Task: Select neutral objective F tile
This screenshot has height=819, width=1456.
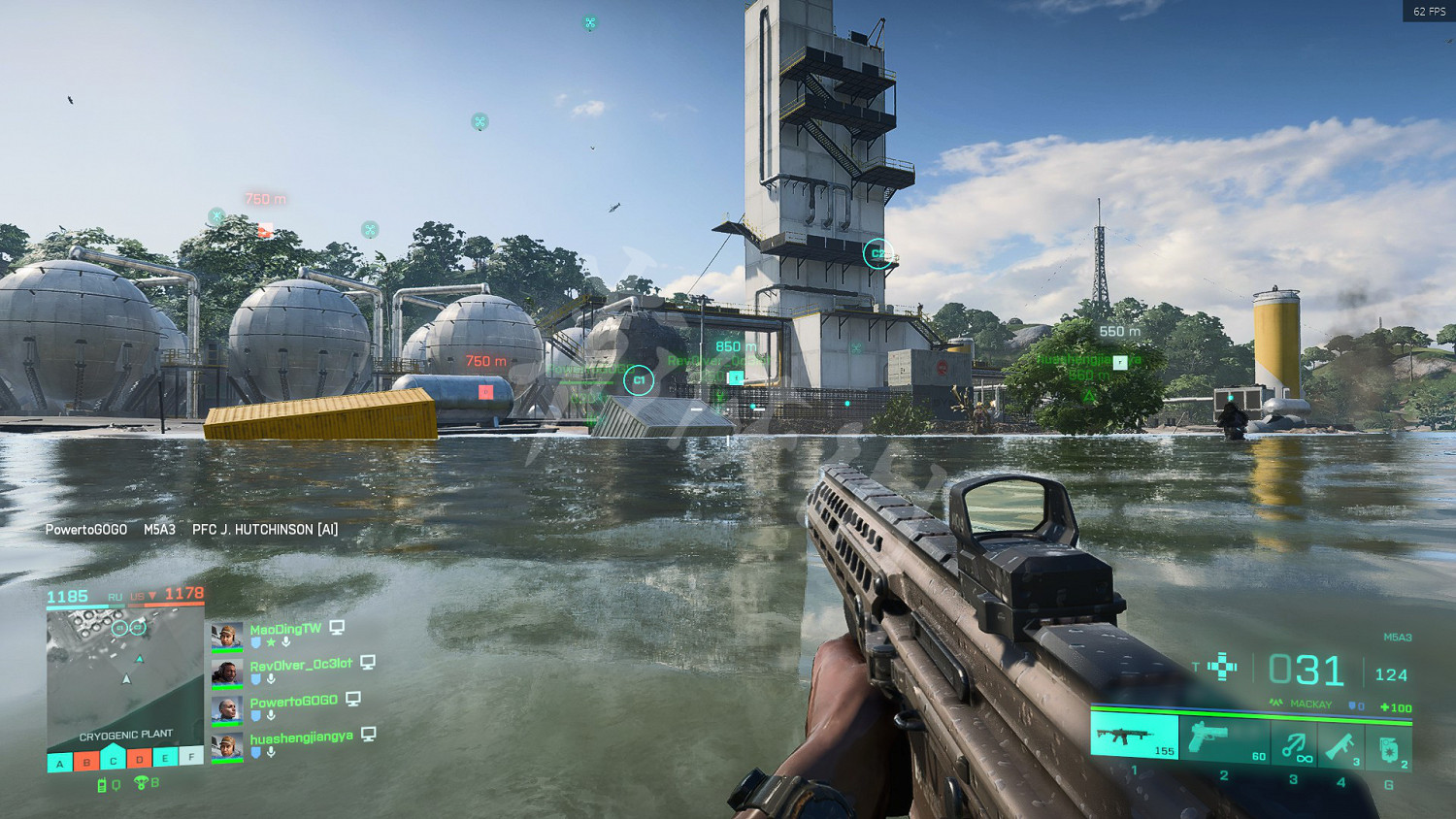Action: pos(192,755)
